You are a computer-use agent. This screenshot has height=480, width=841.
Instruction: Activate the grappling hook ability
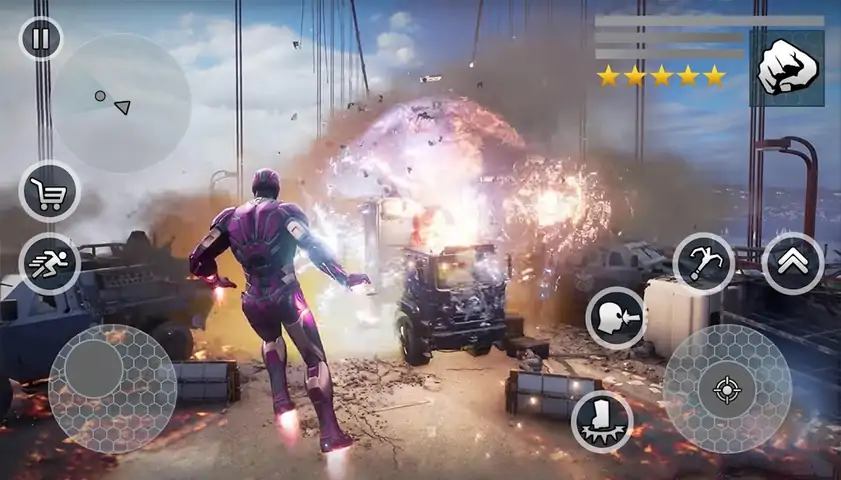click(x=703, y=263)
